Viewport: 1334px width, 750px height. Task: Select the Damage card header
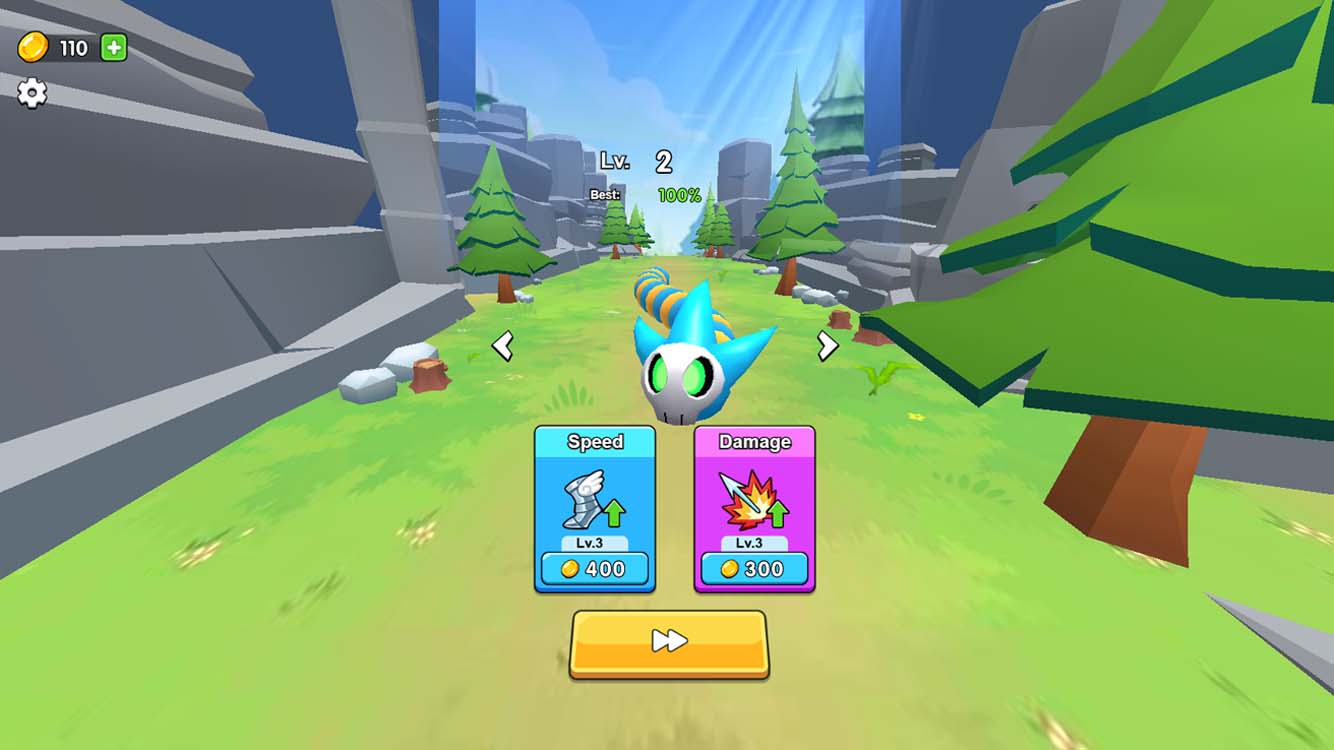pyautogui.click(x=755, y=440)
